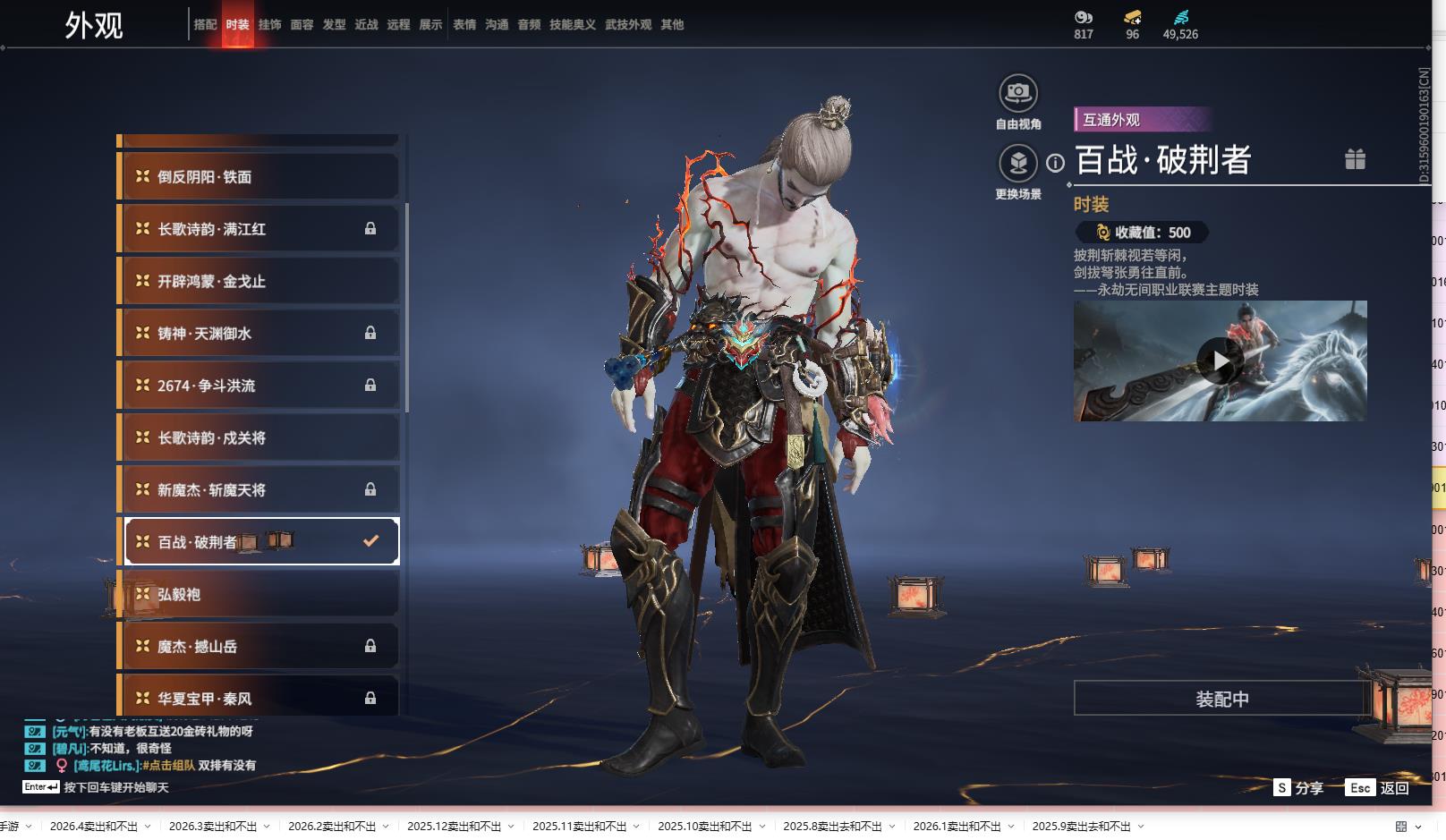Select the 倒反阴阳·铁面 outfit
The image size is (1446, 840).
259,177
